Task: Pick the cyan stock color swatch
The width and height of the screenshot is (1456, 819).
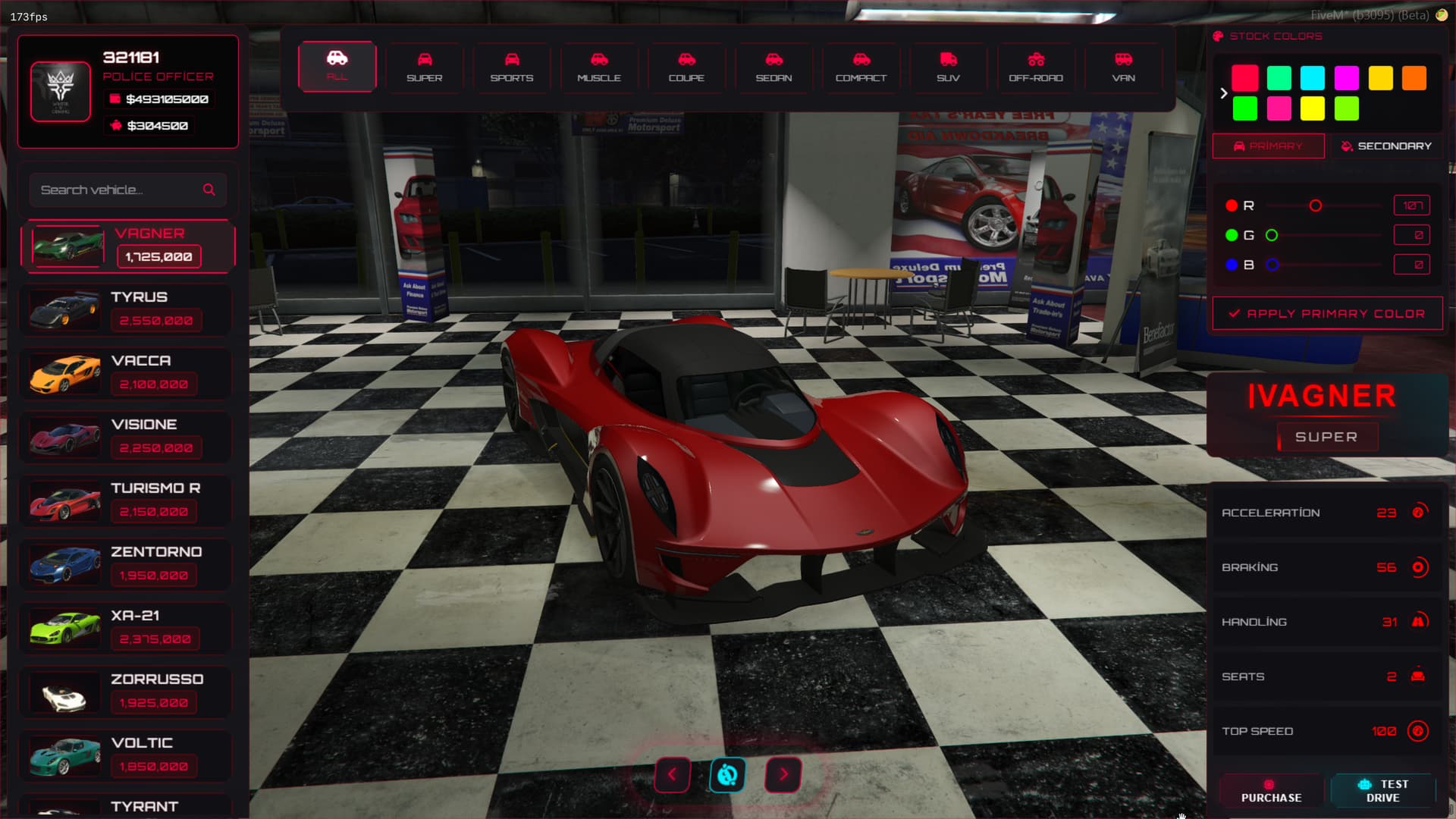Action: coord(1312,78)
